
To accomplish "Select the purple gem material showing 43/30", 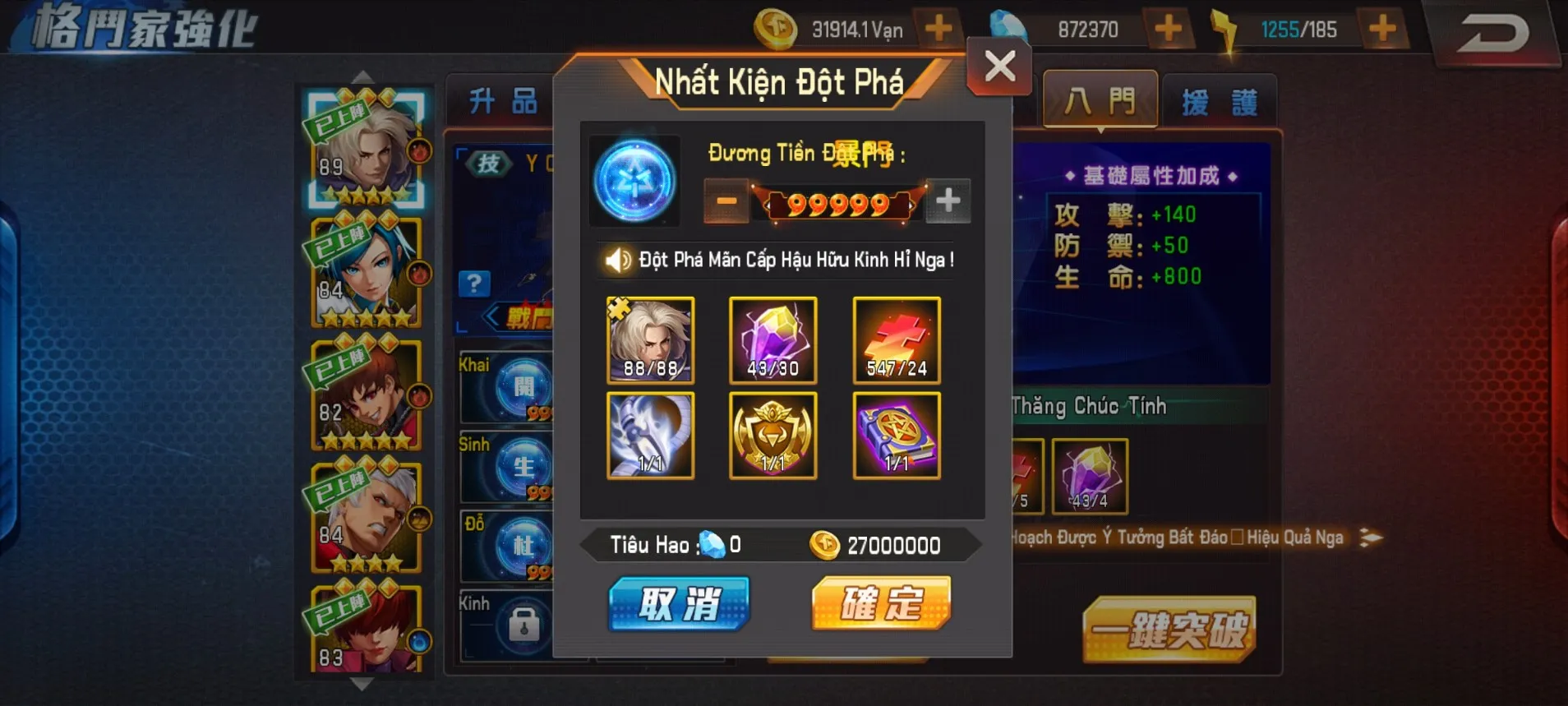I will click(773, 340).
